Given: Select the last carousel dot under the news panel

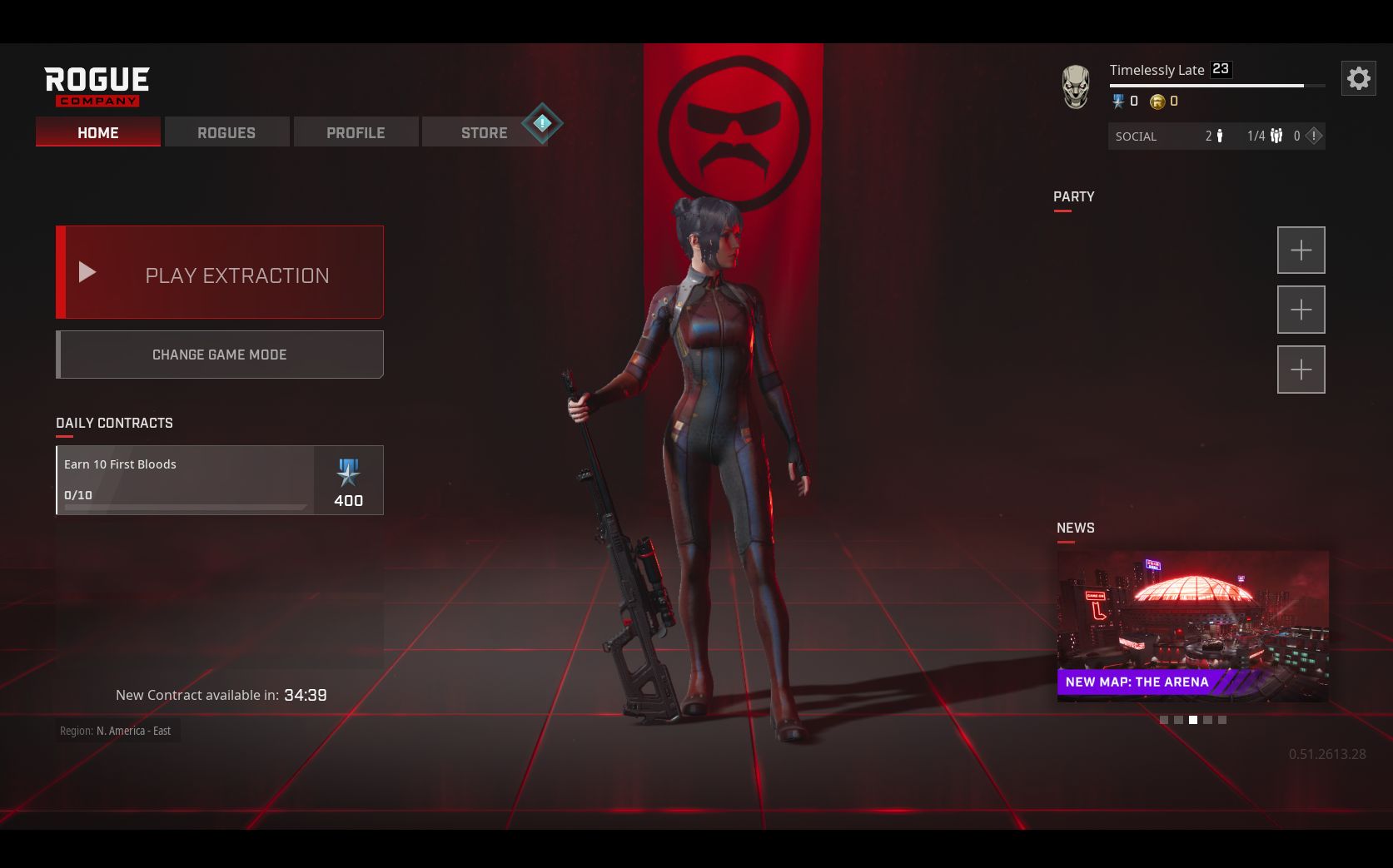Looking at the screenshot, I should coord(1221,719).
